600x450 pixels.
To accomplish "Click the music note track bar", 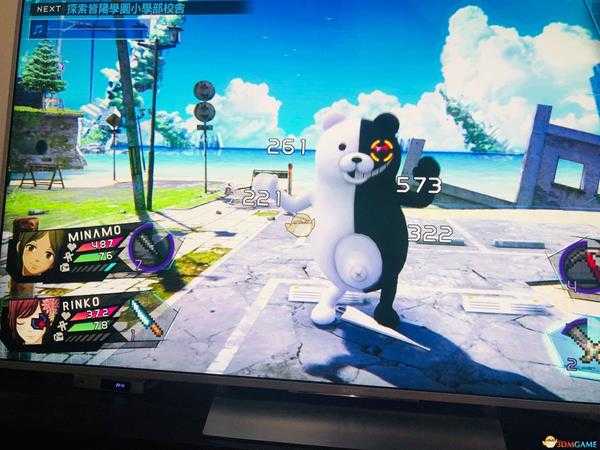I will [90, 29].
